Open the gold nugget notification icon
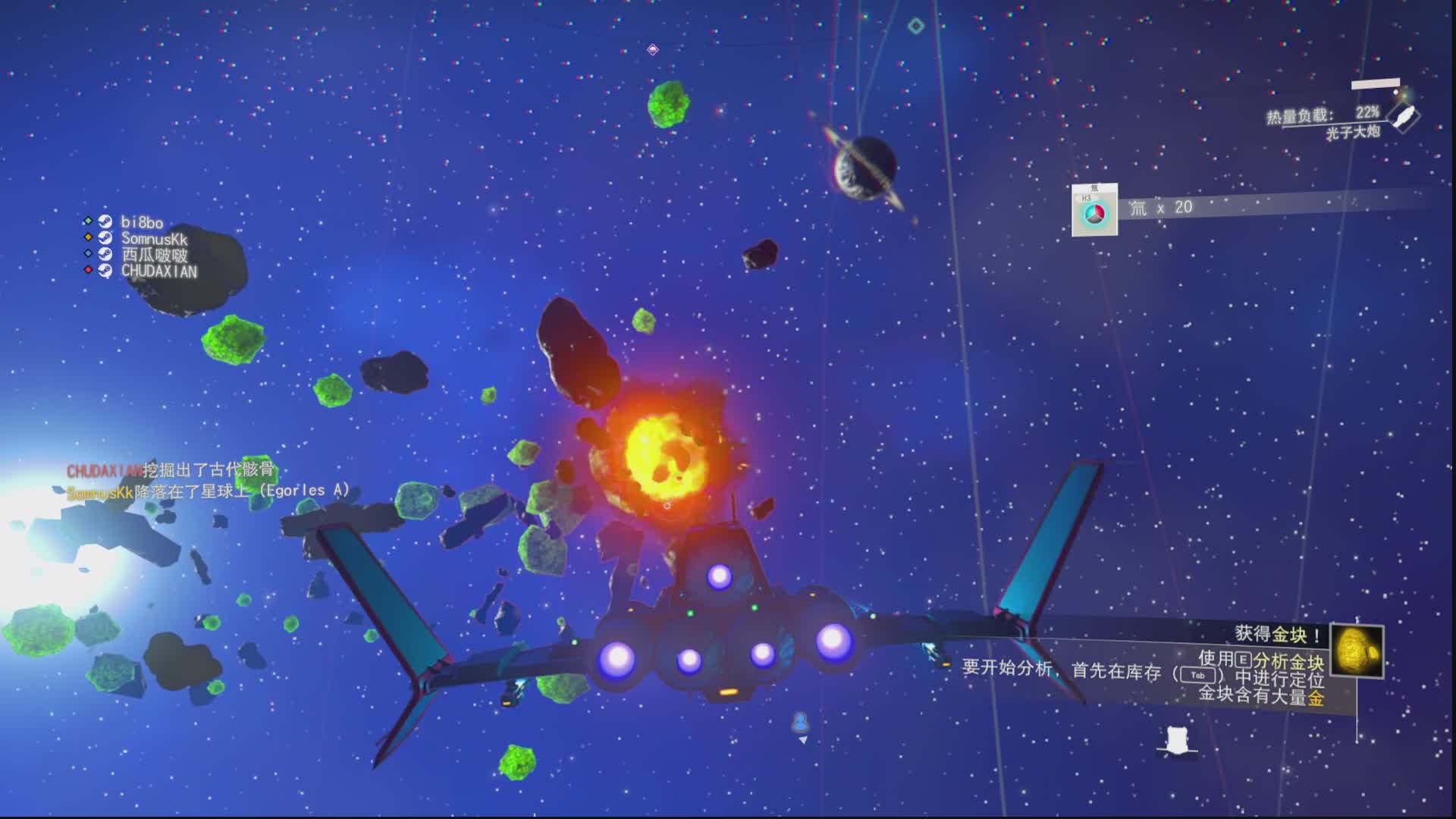 1357,651
